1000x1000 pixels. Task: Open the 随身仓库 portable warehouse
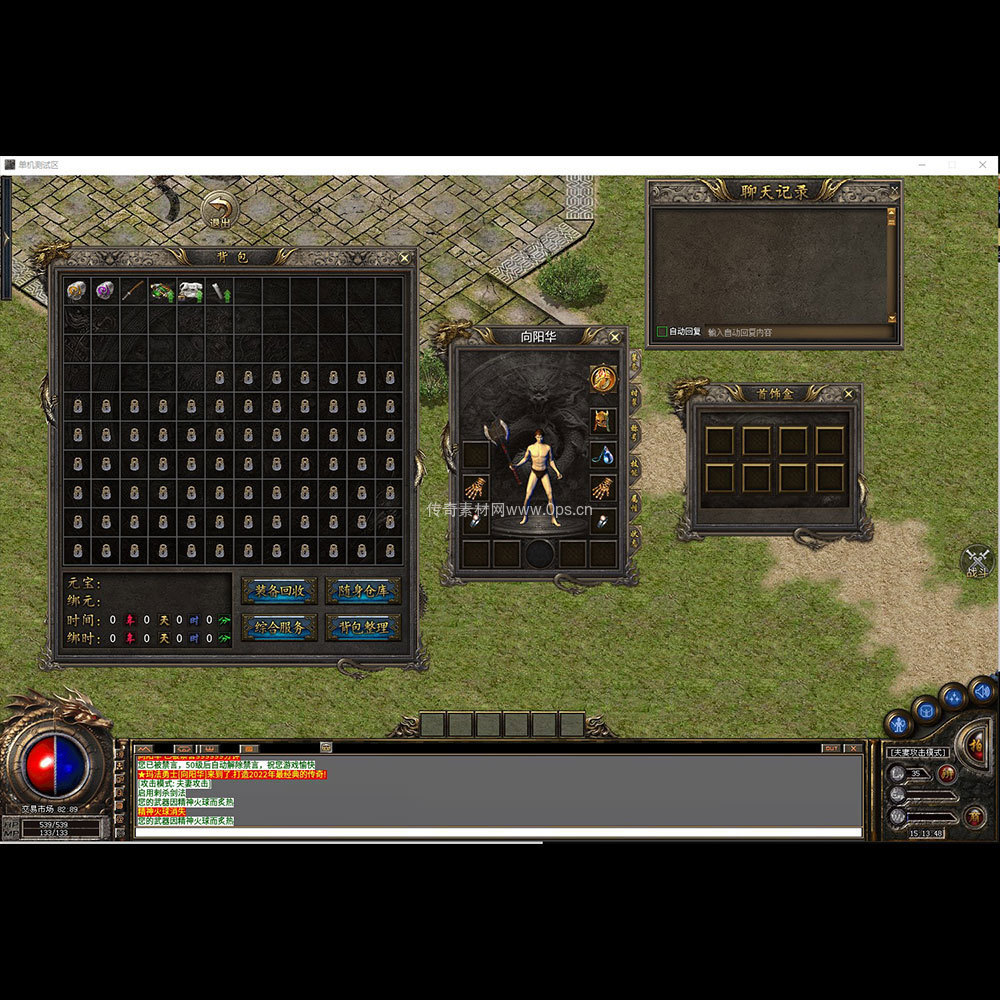363,591
